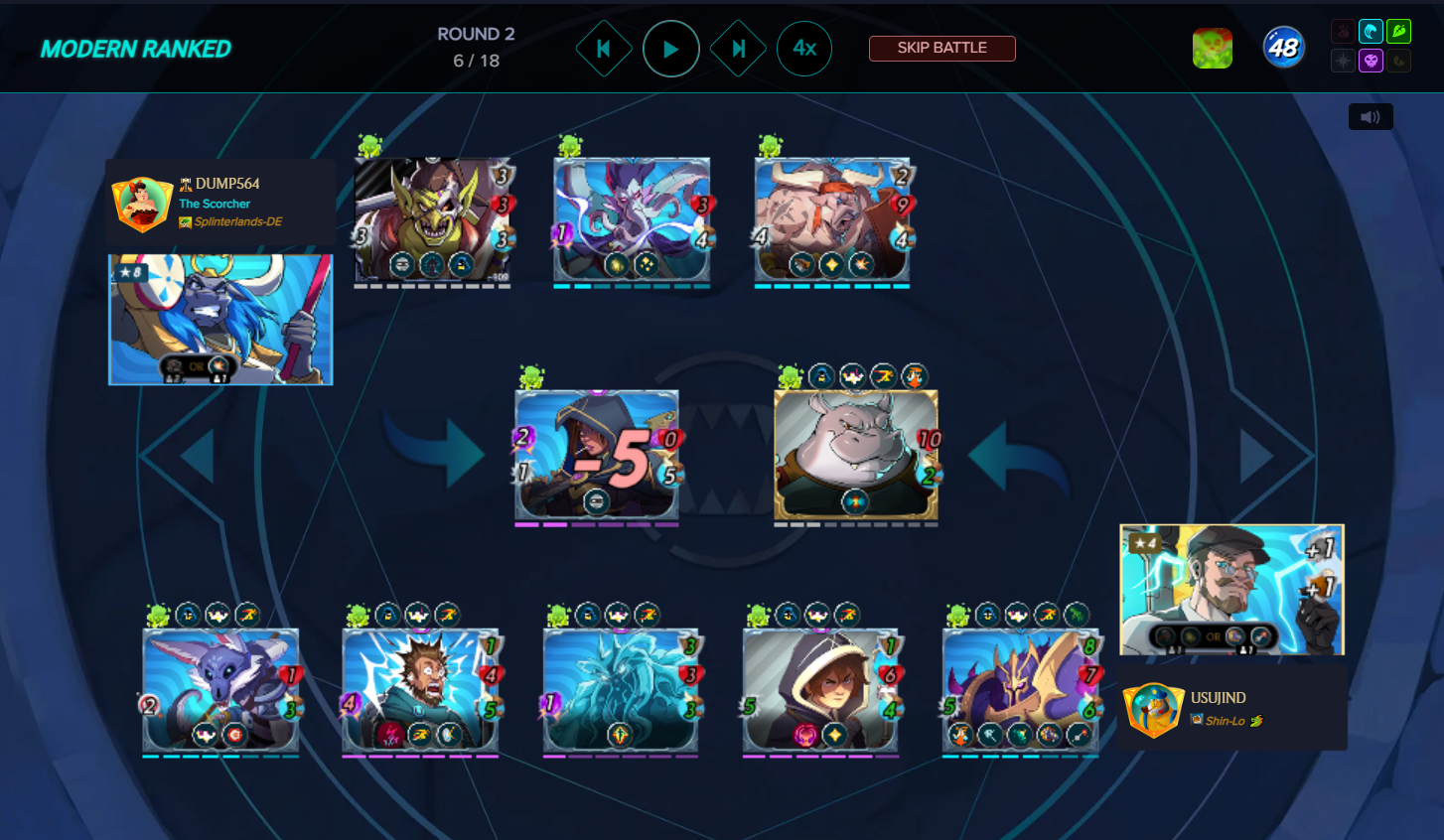Inspect the hooded archer card
The height and width of the screenshot is (840, 1444).
pos(596,455)
